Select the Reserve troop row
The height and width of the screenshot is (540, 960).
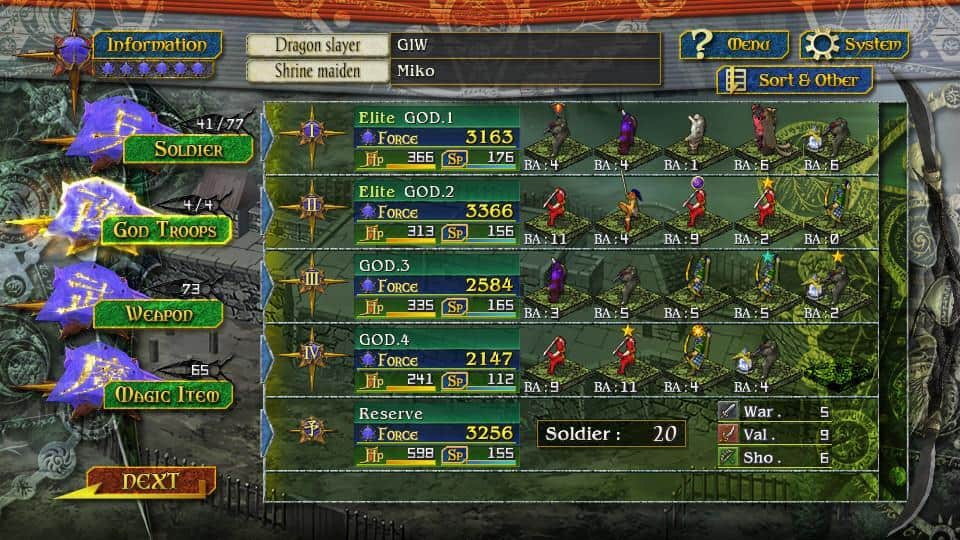tap(436, 433)
